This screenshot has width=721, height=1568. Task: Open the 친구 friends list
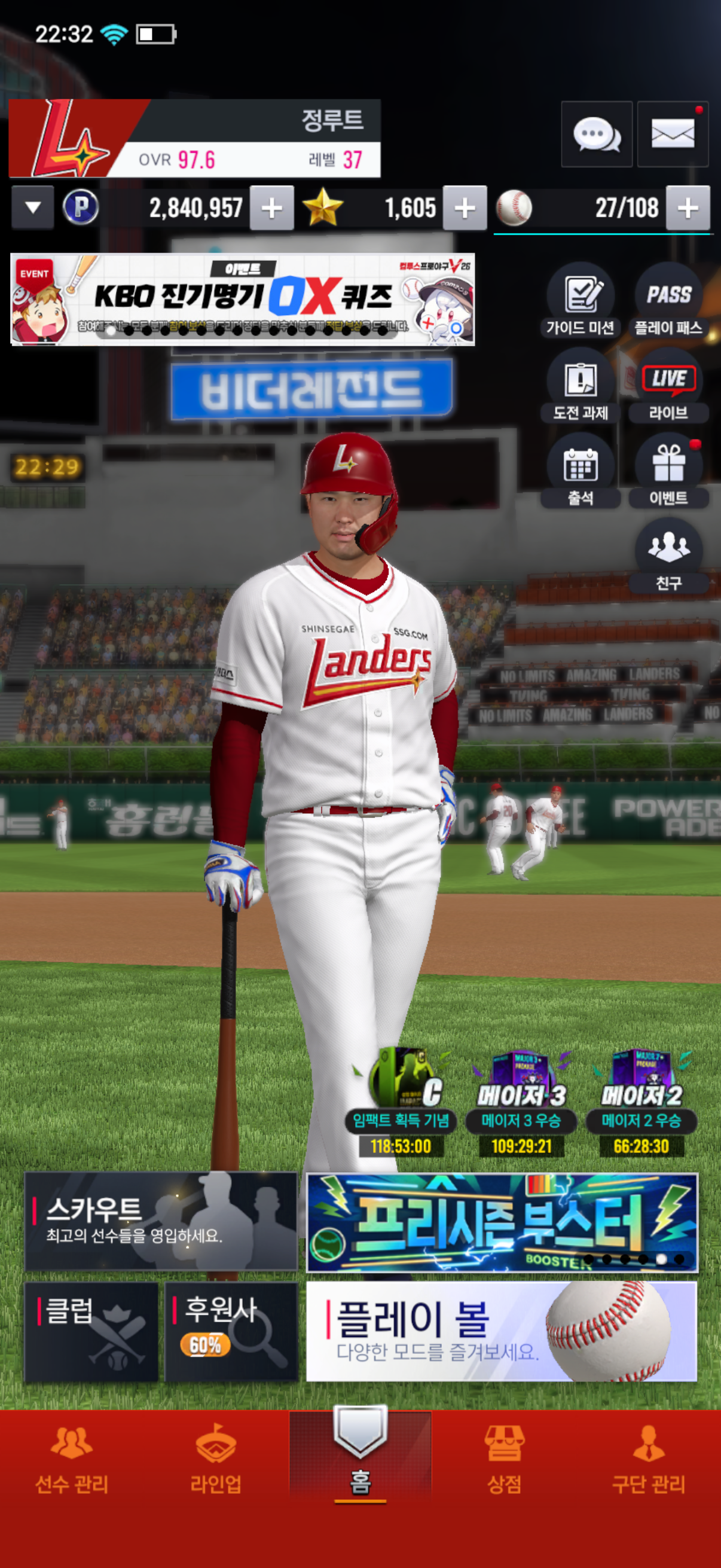tap(668, 556)
